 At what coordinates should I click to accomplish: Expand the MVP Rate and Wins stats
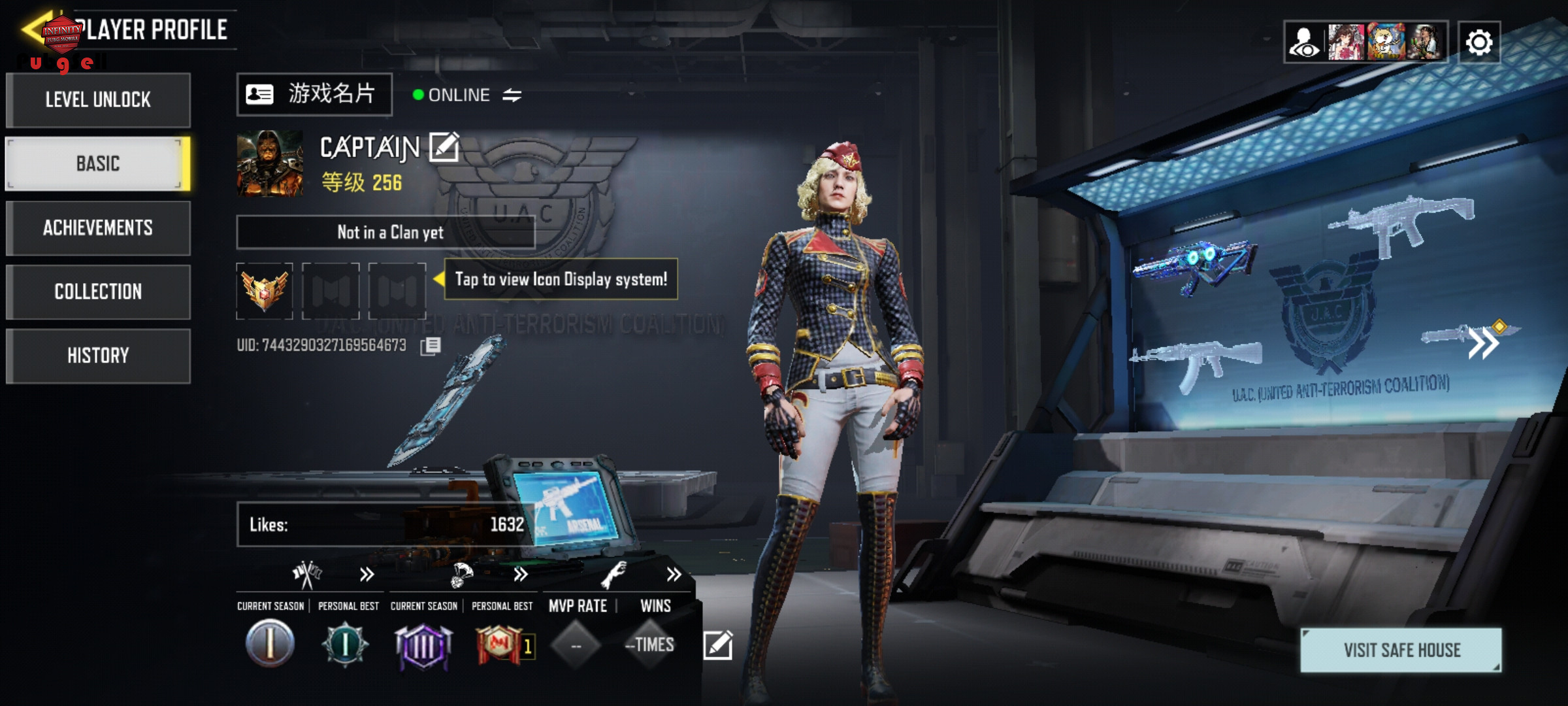click(674, 575)
